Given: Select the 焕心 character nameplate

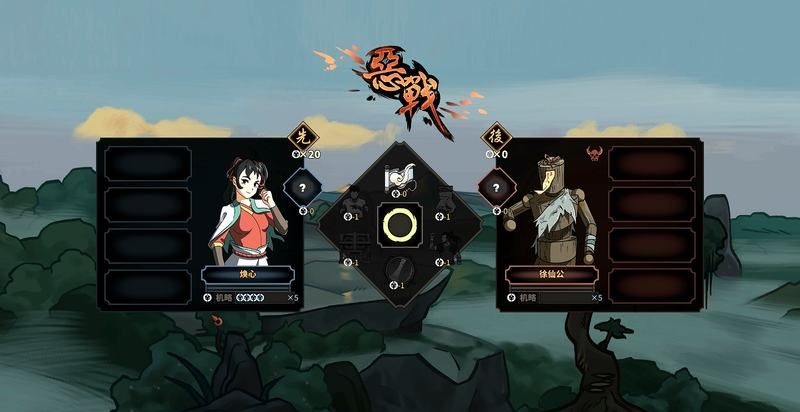Looking at the screenshot, I should (248, 275).
